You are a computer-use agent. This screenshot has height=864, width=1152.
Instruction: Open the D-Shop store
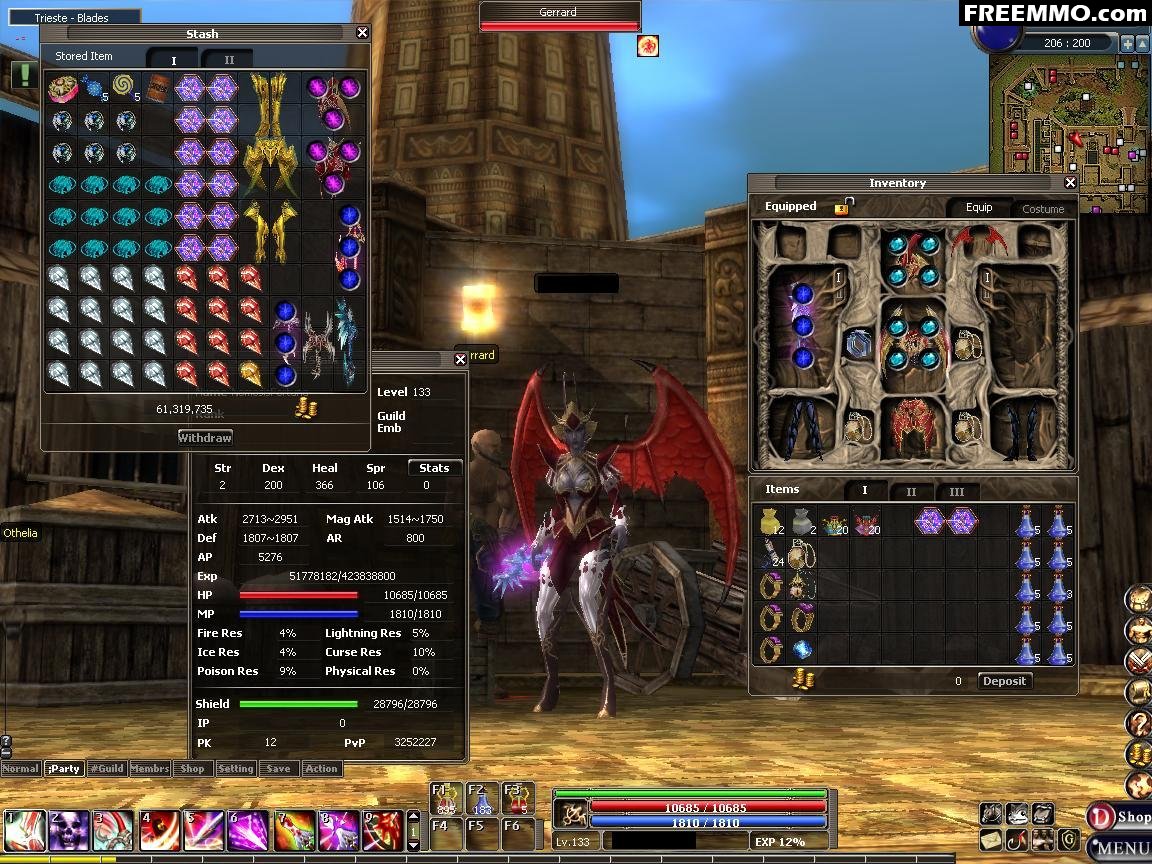[1120, 817]
